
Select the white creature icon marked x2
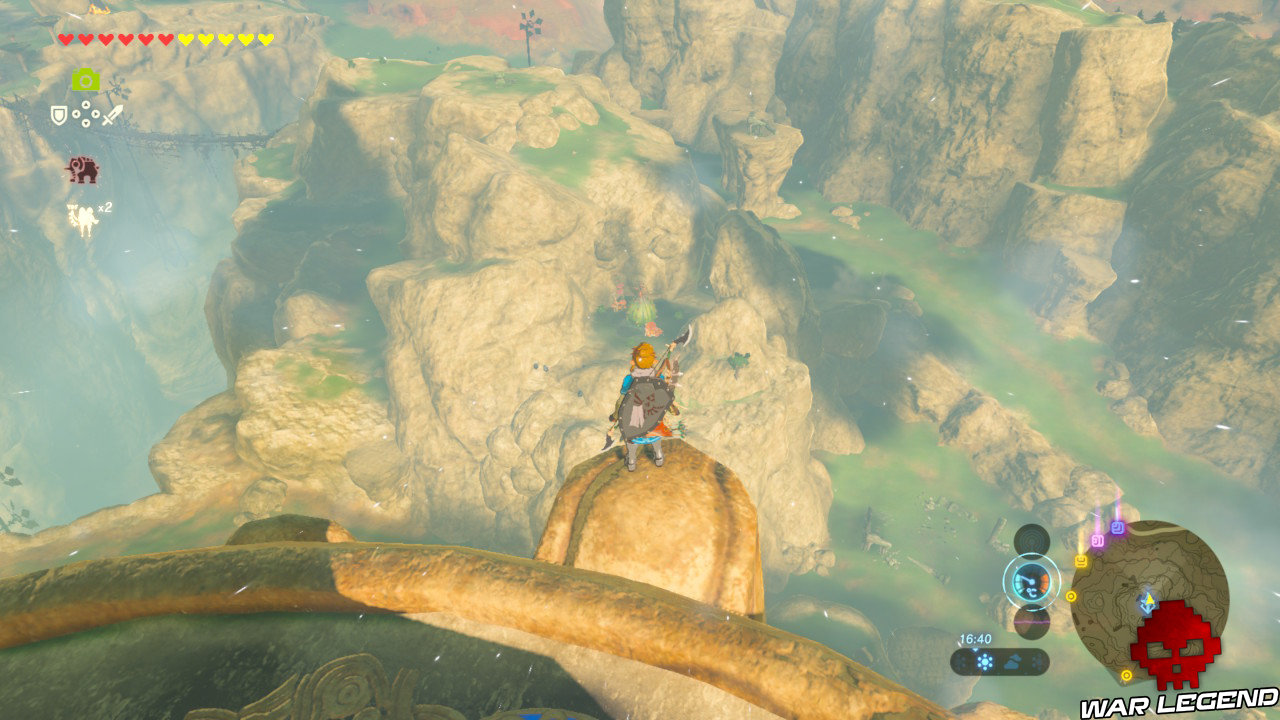(x=81, y=216)
